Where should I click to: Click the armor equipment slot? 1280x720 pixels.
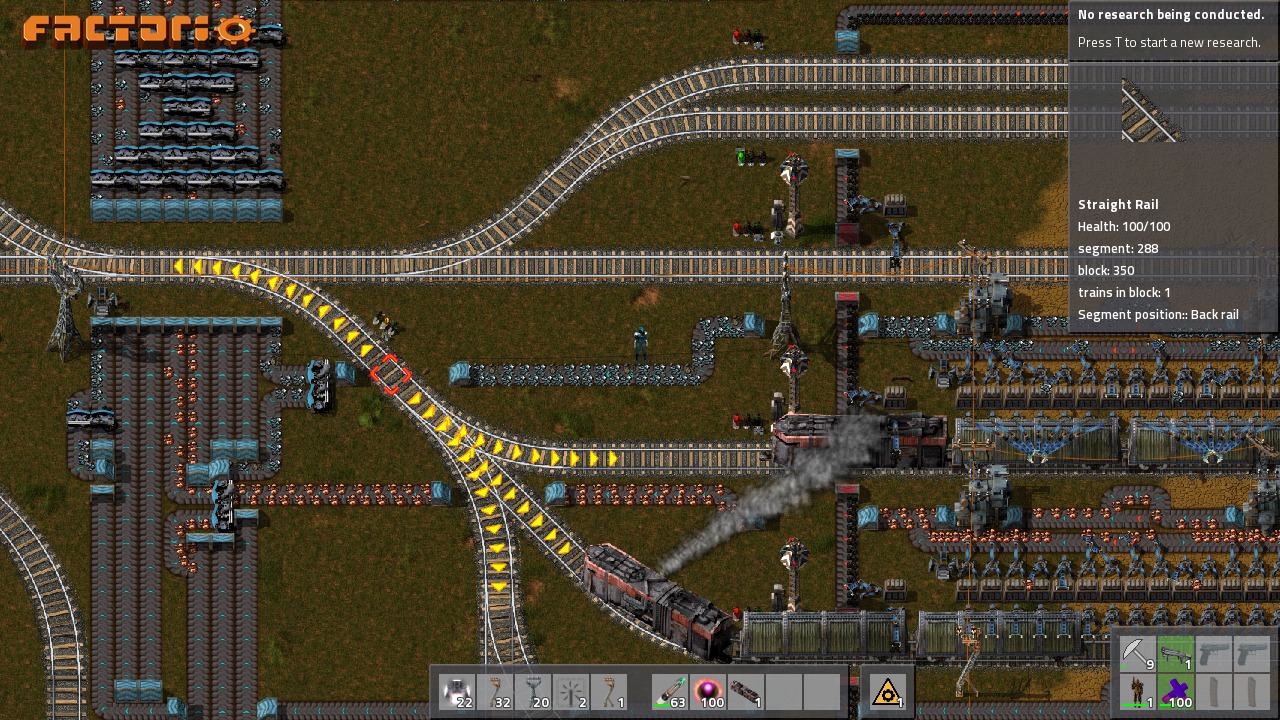[1138, 691]
